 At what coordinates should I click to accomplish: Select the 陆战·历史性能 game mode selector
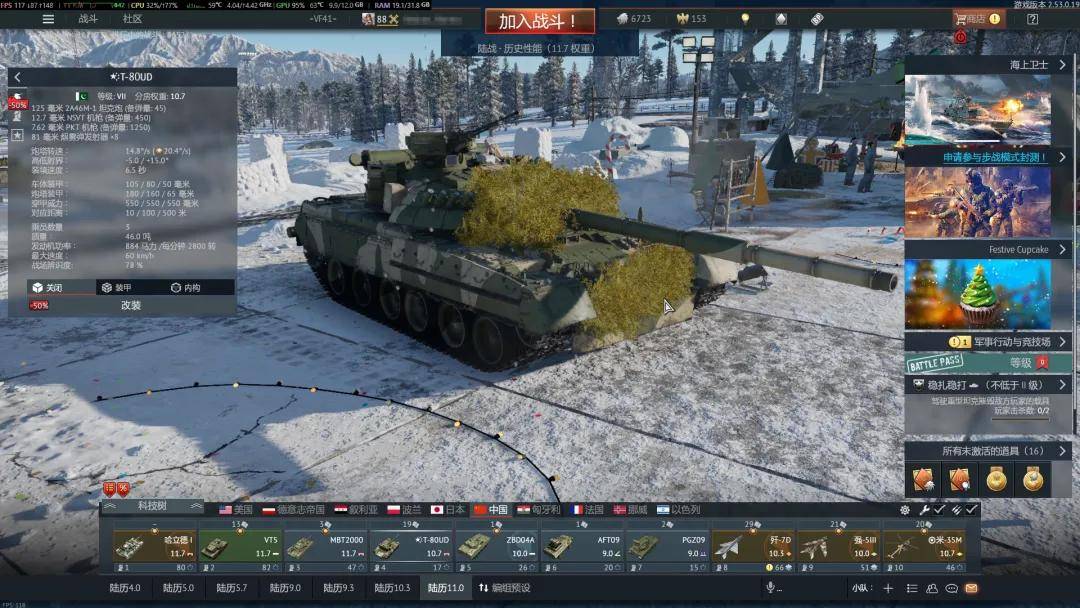(x=539, y=47)
